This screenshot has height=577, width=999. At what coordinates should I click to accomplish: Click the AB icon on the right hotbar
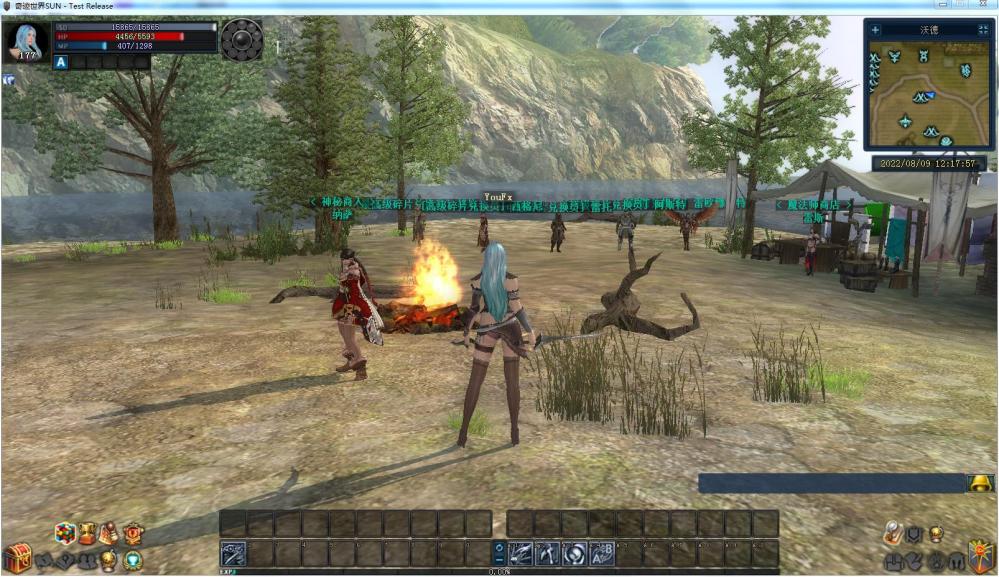(601, 553)
